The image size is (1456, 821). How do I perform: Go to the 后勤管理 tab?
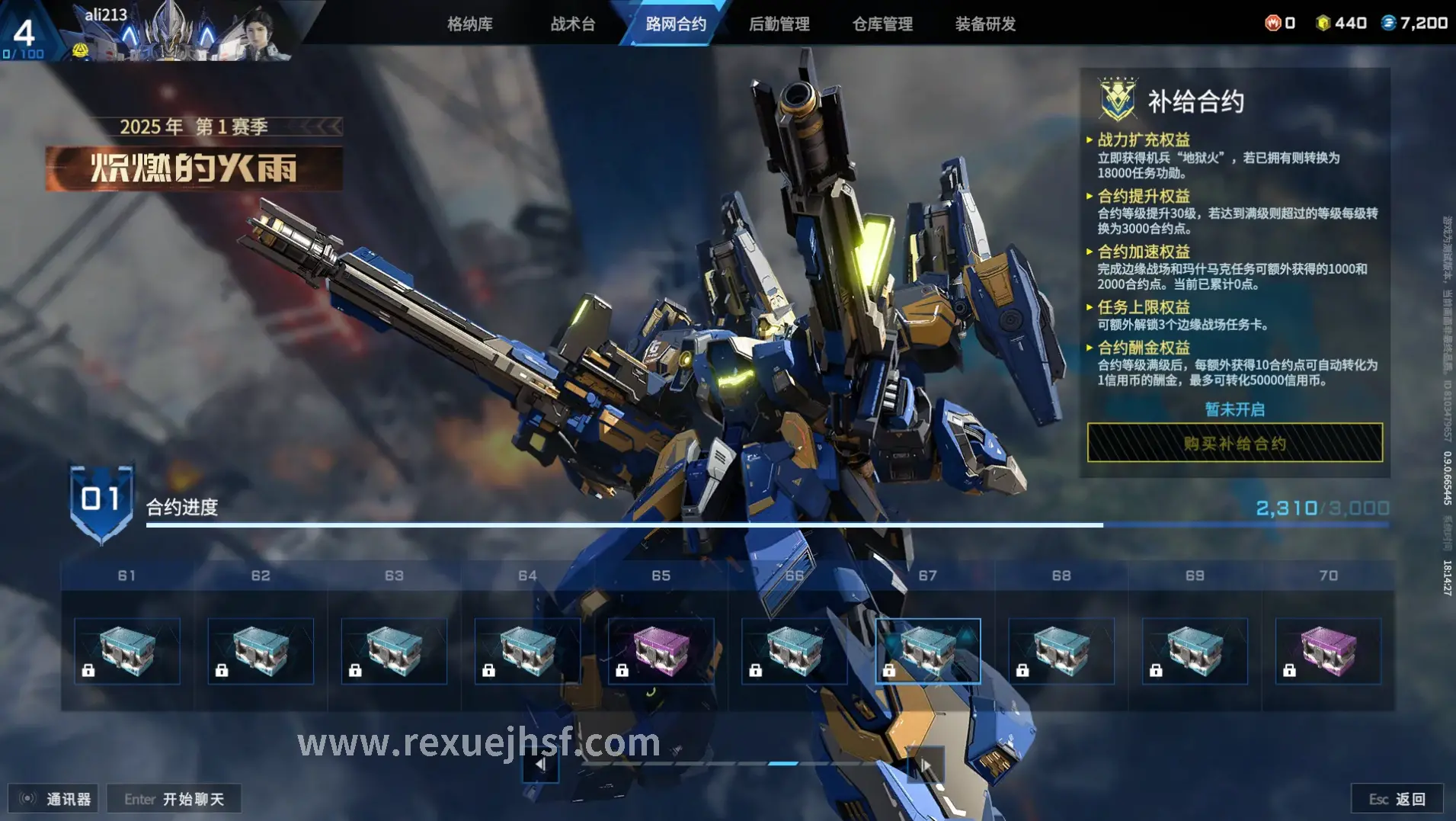[x=779, y=24]
